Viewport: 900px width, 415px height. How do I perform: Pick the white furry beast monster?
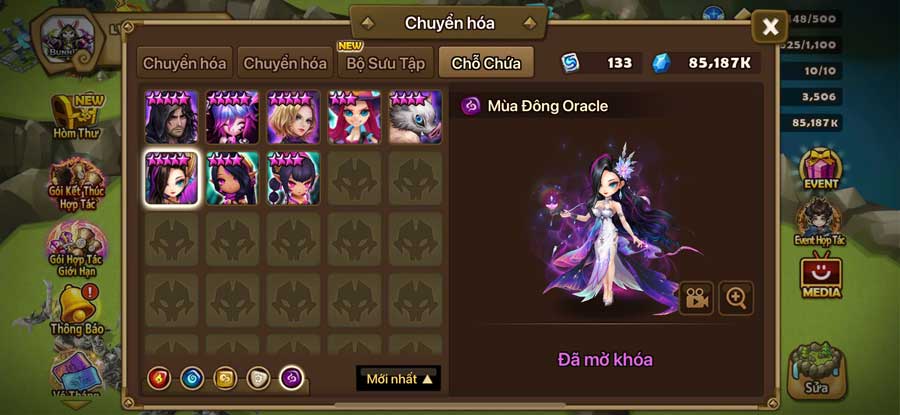click(415, 117)
